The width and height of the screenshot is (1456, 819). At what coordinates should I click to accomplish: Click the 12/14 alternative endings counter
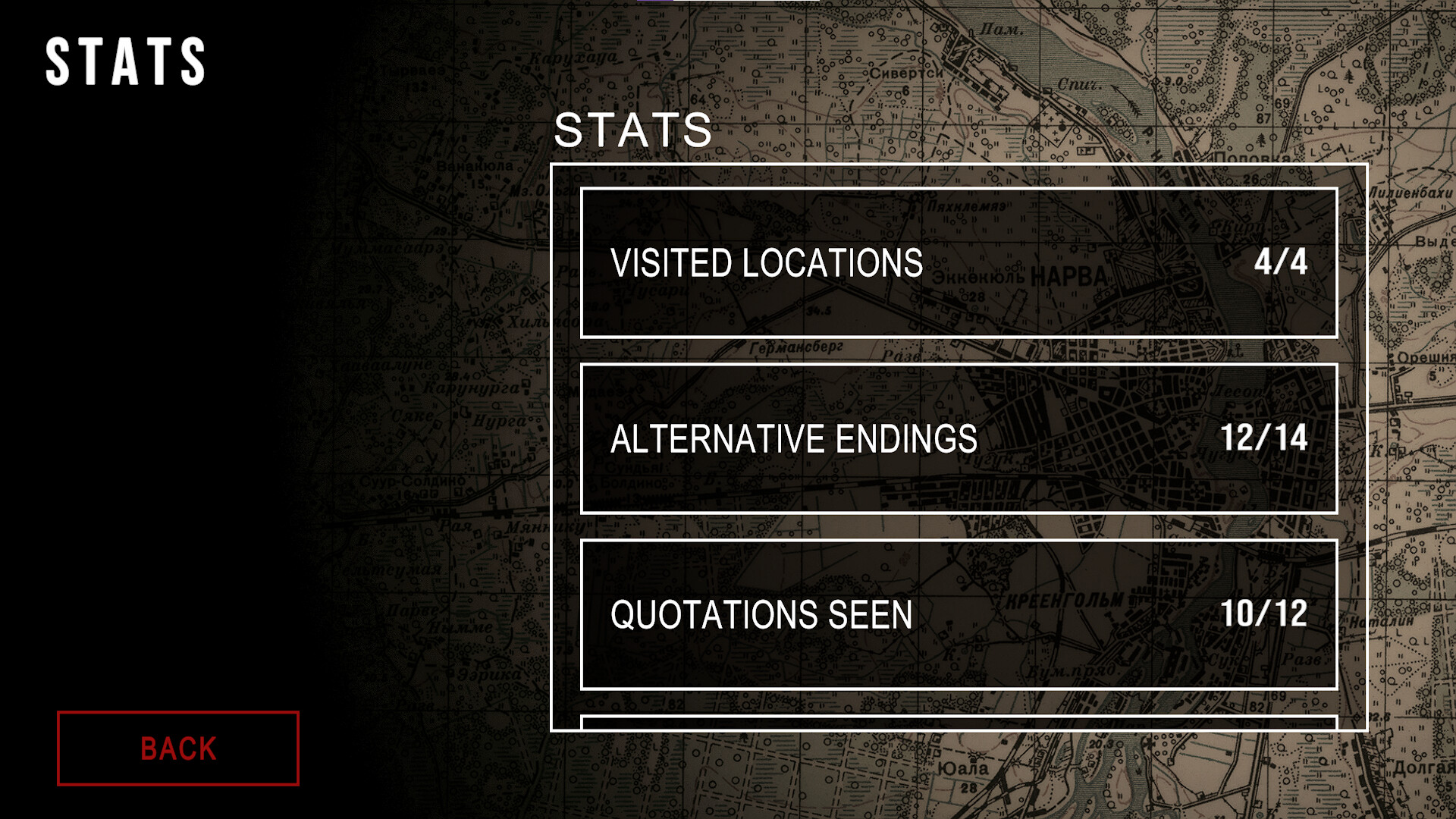[x=1263, y=438]
